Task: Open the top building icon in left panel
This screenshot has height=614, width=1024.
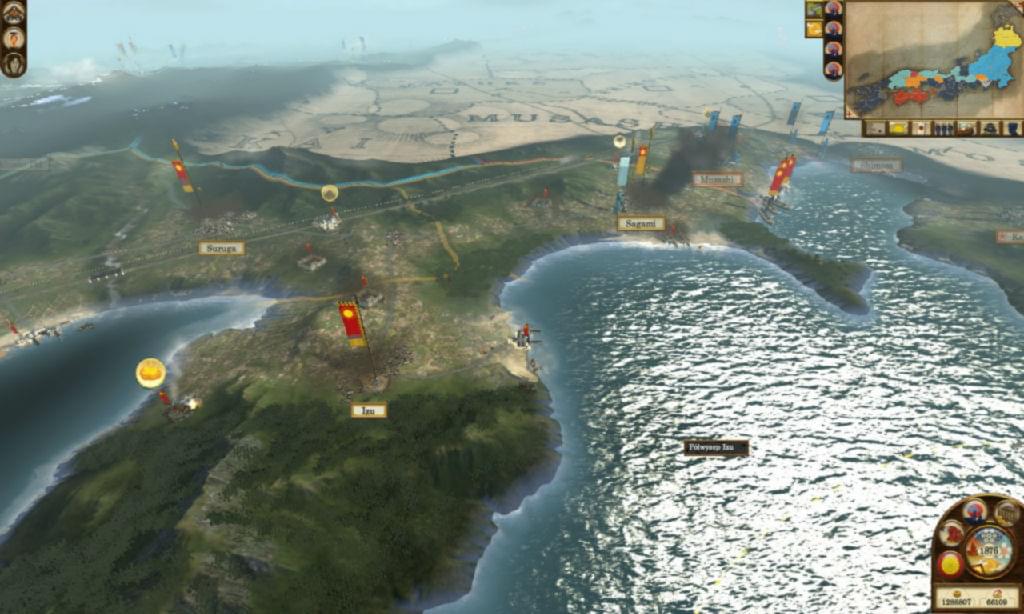Action: 13,13
